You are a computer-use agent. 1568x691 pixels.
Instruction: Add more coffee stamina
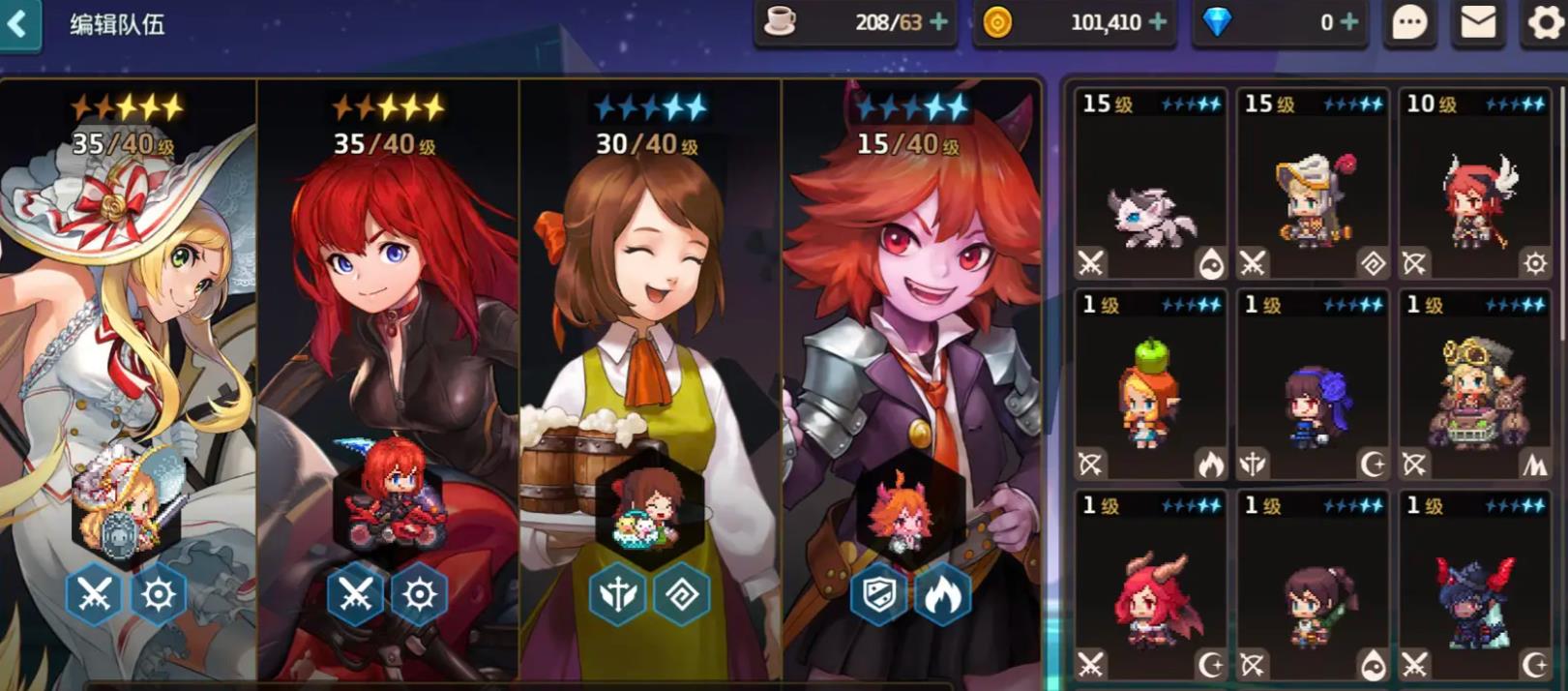pos(938,22)
